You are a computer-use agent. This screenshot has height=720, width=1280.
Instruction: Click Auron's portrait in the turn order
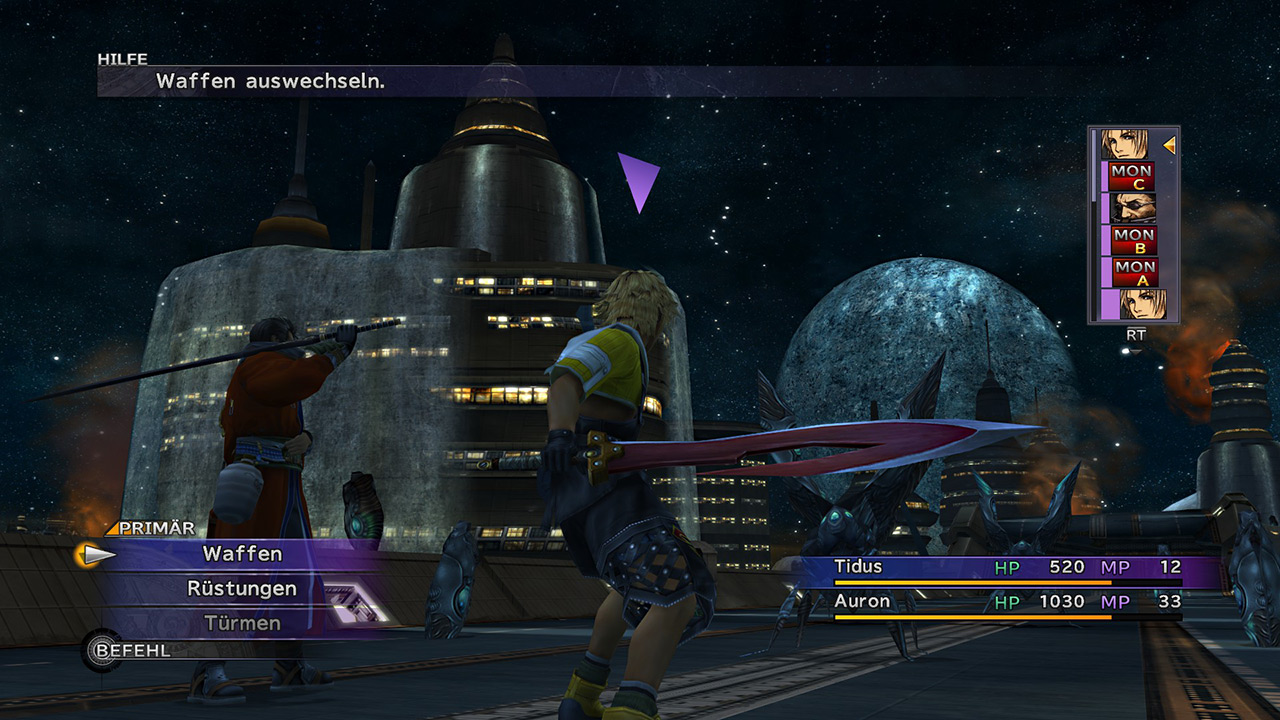click(1132, 208)
